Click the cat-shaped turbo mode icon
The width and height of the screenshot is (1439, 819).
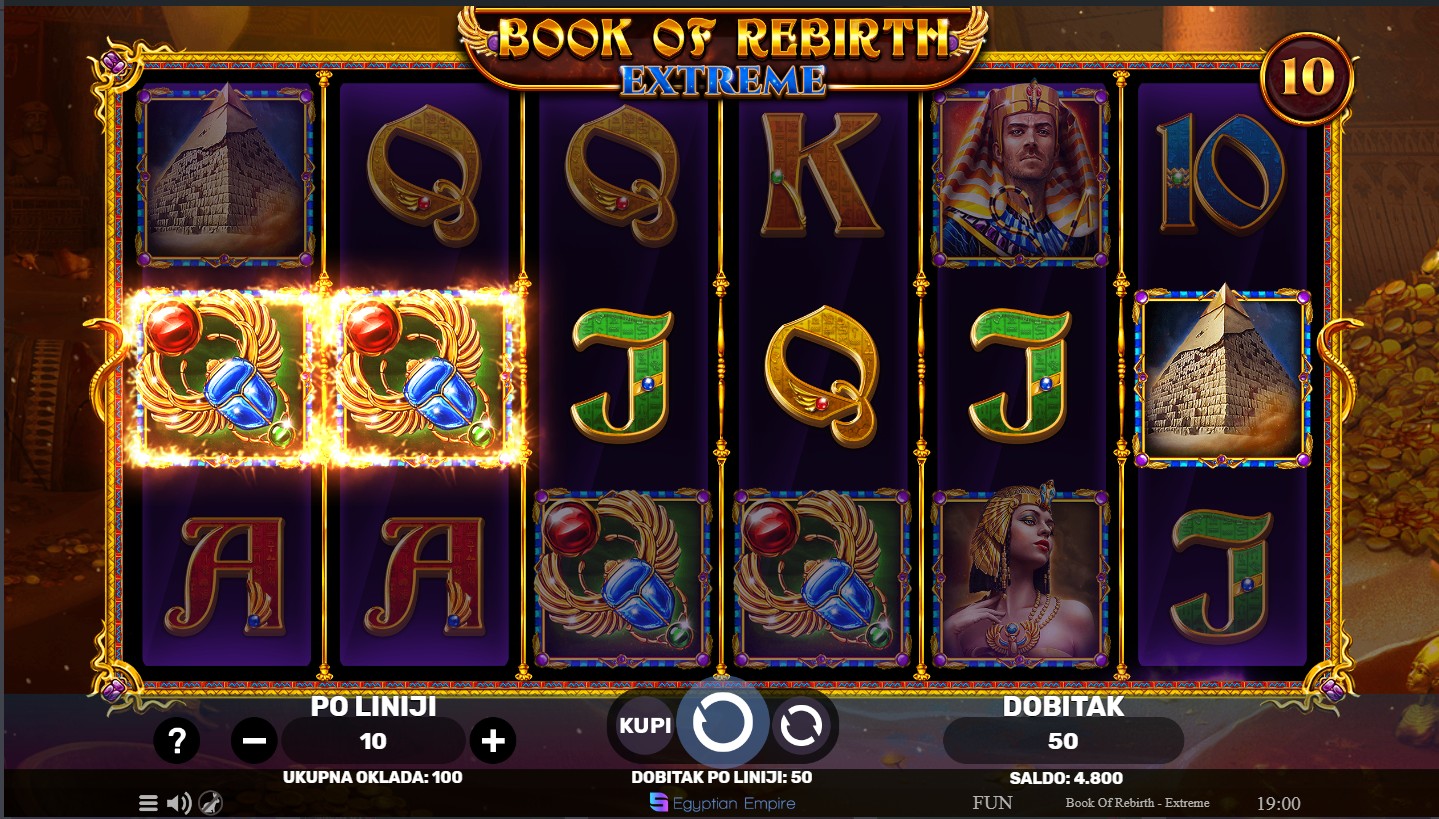[210, 802]
